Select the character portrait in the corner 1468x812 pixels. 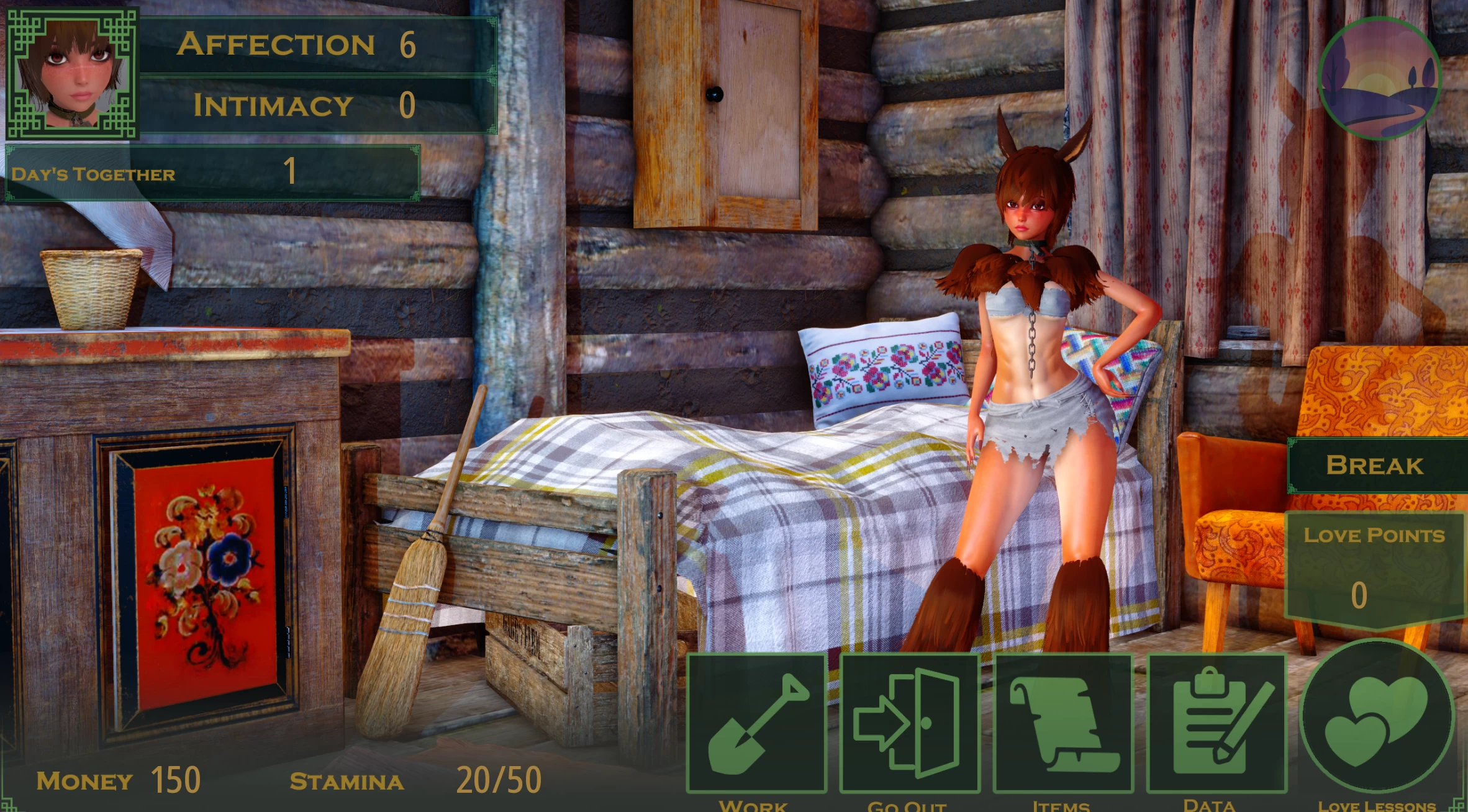click(x=71, y=73)
